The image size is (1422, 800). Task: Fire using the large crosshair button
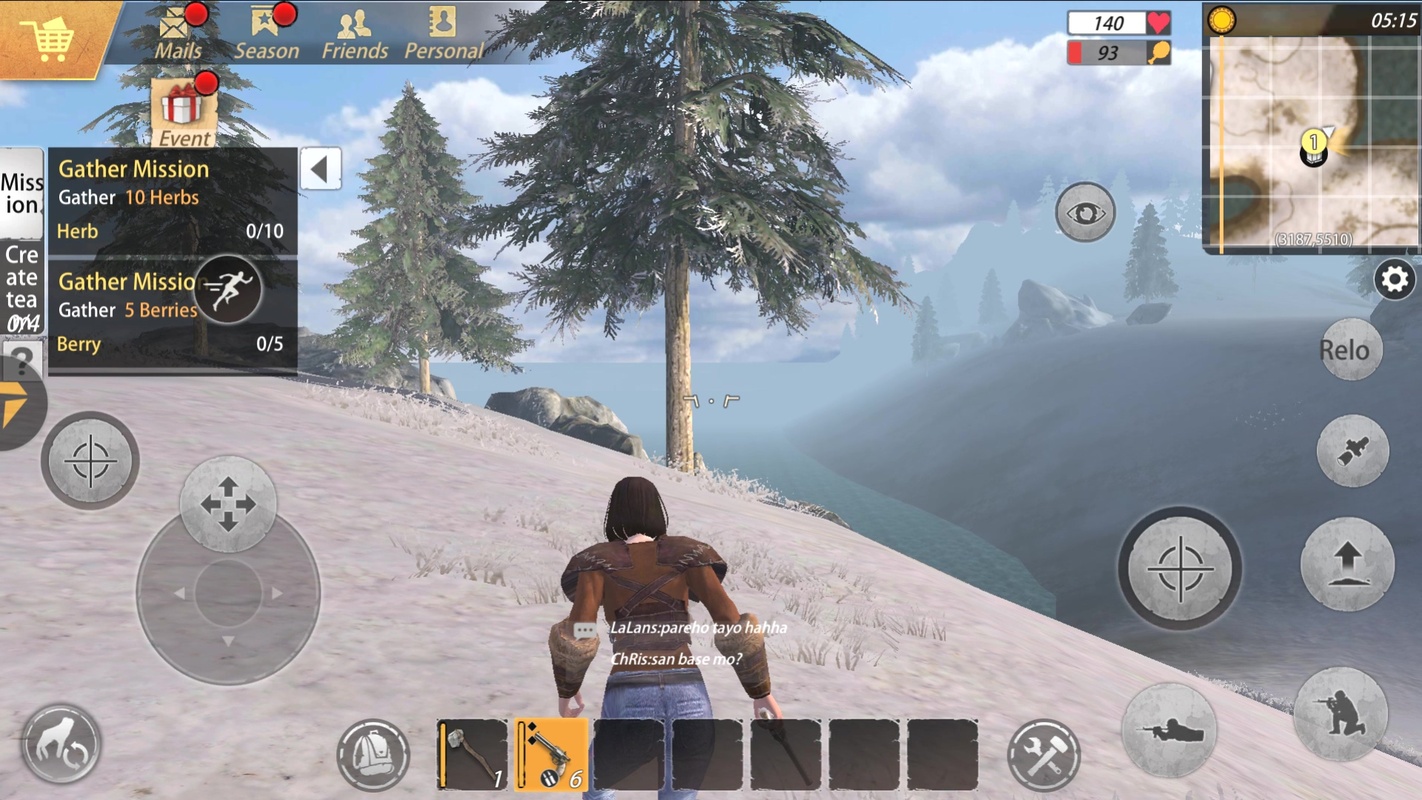1180,569
